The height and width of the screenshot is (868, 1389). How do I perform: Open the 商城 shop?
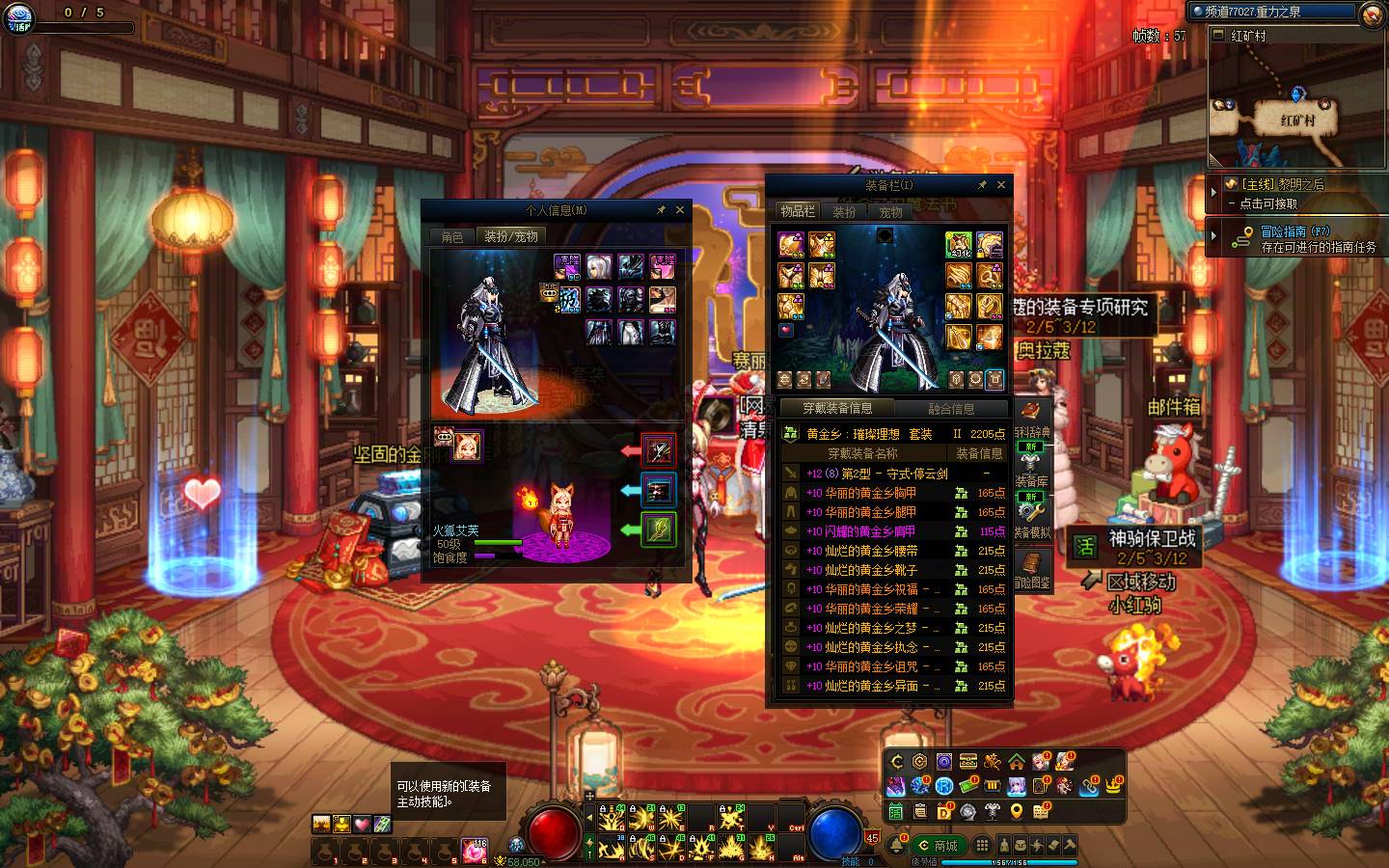pyautogui.click(x=938, y=846)
